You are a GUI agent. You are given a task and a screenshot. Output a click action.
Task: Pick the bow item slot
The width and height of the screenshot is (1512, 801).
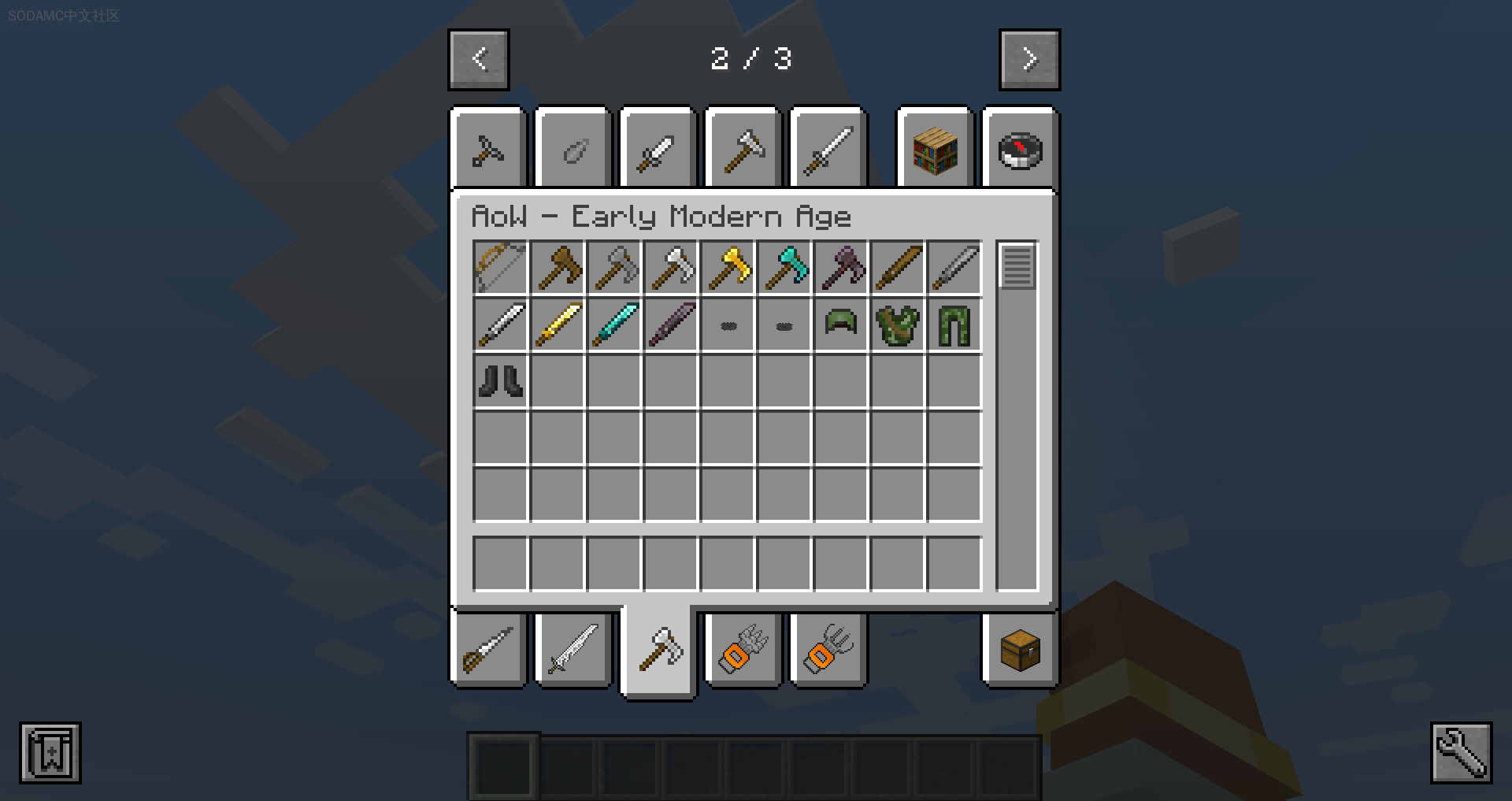click(501, 268)
